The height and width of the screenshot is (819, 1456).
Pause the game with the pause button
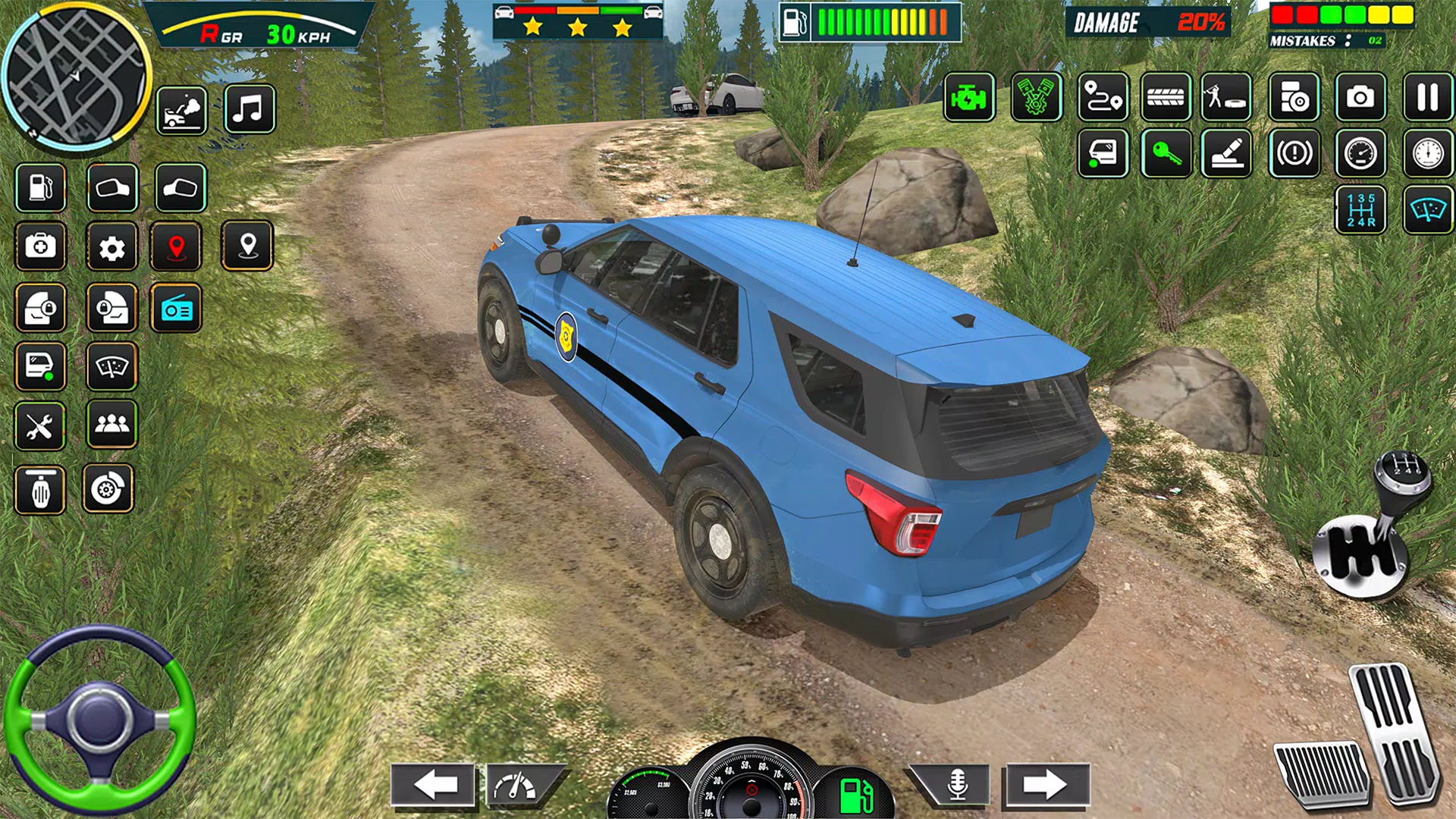point(1427,98)
